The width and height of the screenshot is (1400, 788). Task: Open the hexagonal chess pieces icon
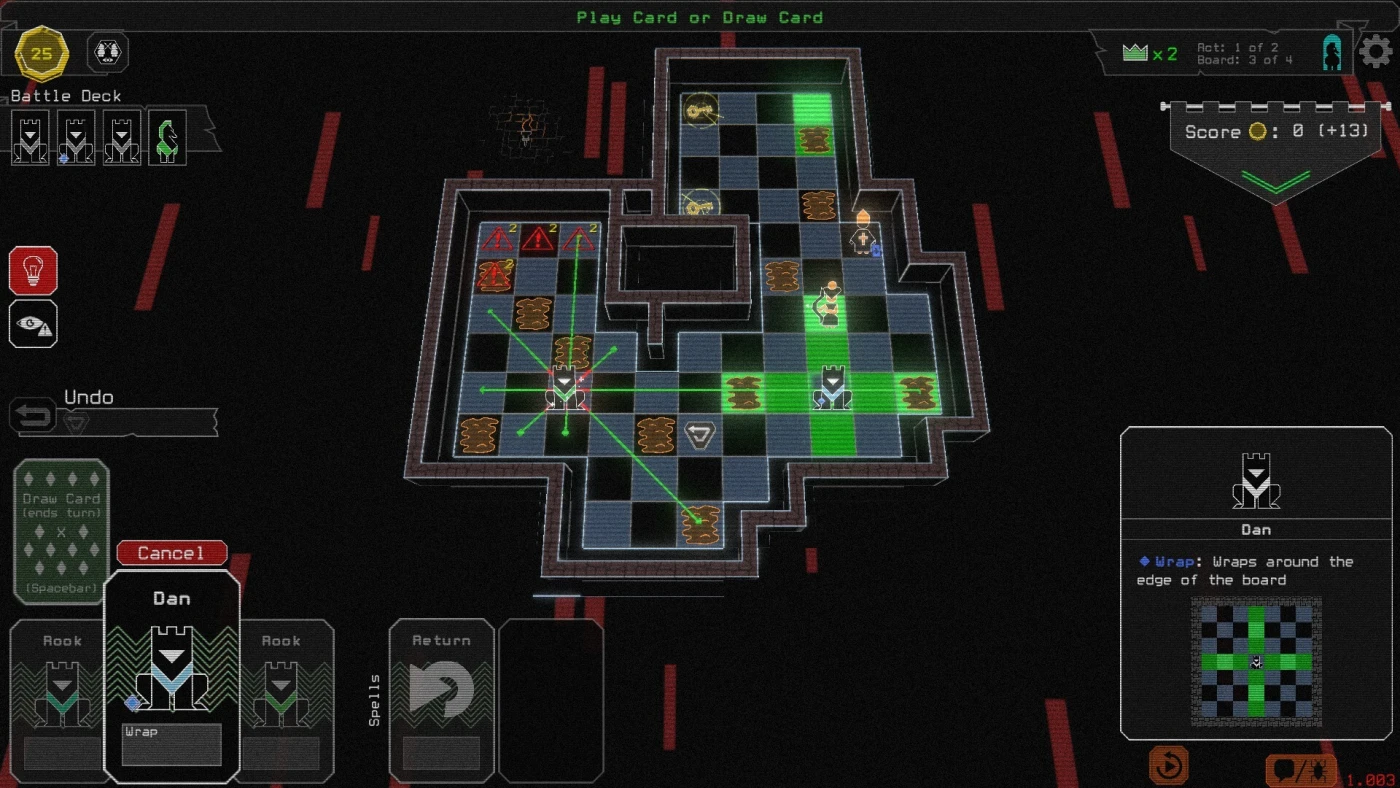pos(108,52)
